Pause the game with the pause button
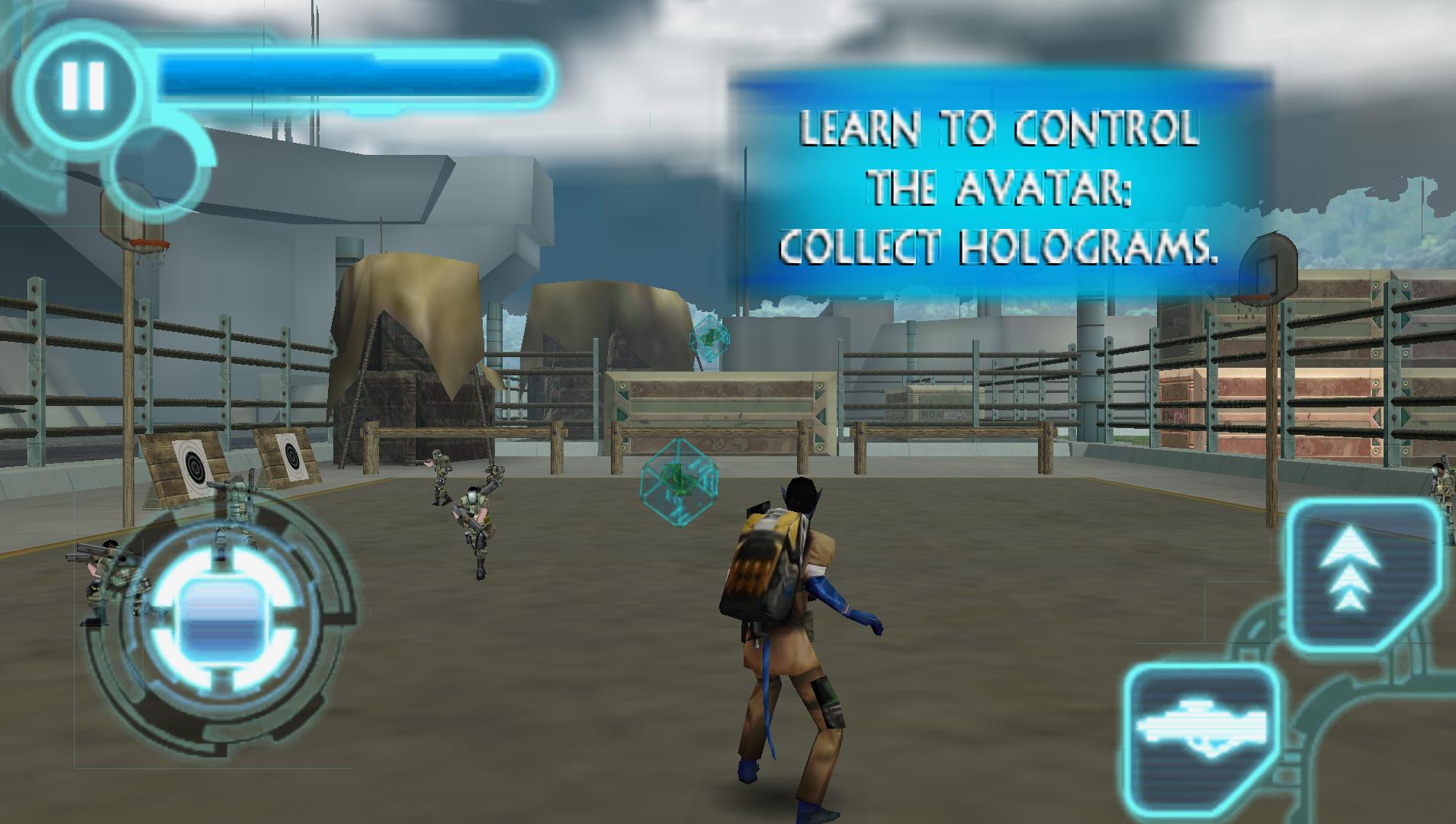The width and height of the screenshot is (1456, 824). pos(83,85)
